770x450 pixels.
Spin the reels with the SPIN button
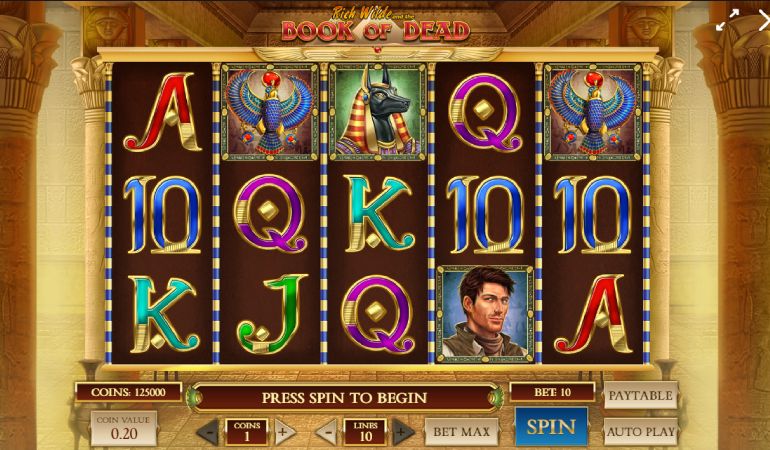pyautogui.click(x=551, y=427)
